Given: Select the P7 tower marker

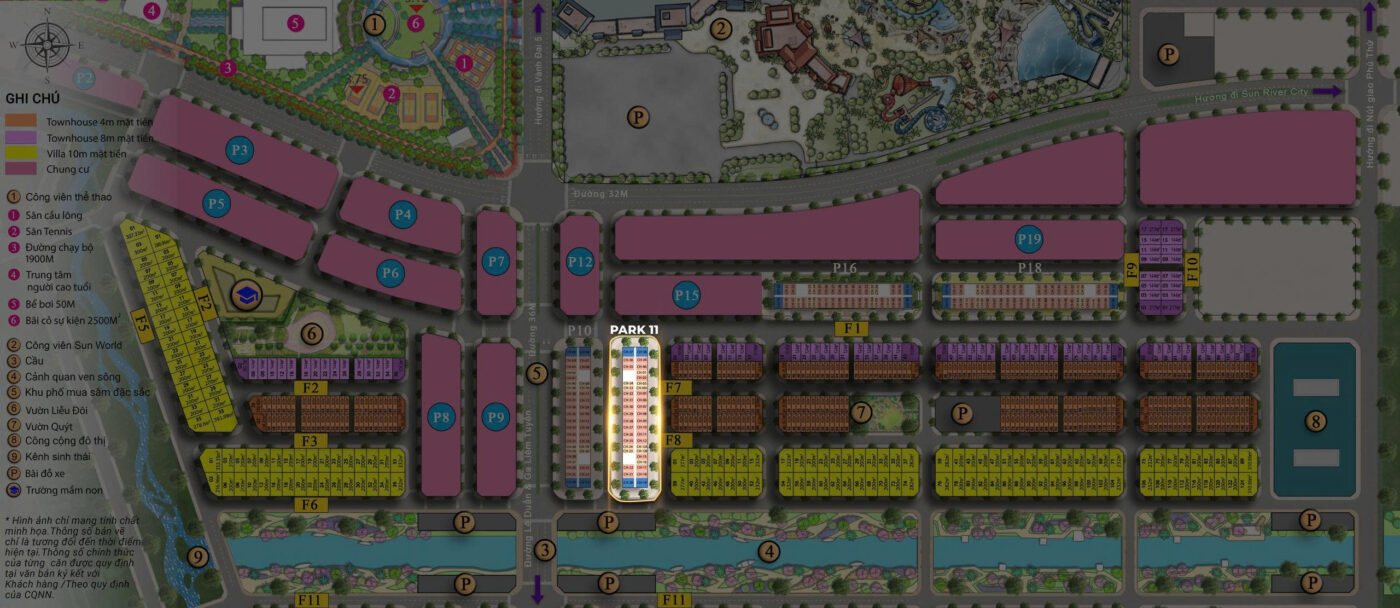Looking at the screenshot, I should (x=496, y=263).
